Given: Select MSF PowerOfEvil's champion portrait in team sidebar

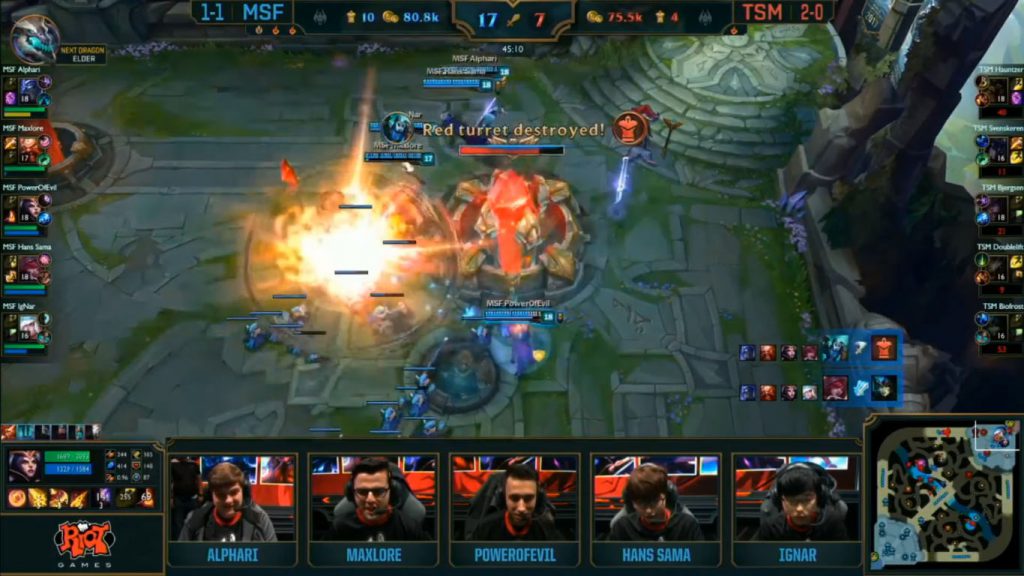Looking at the screenshot, I should (30, 207).
